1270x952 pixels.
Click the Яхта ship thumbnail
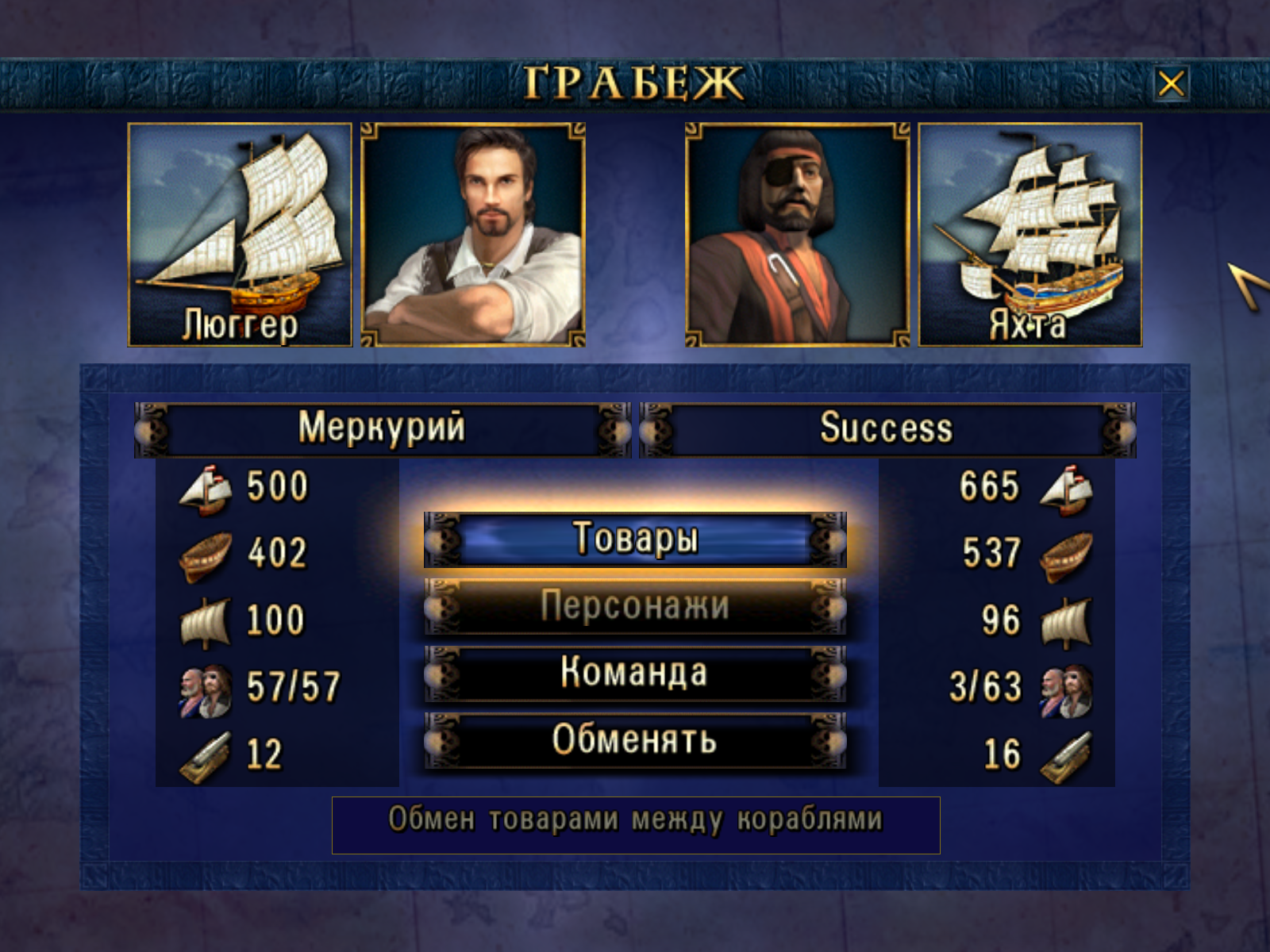pyautogui.click(x=1030, y=235)
